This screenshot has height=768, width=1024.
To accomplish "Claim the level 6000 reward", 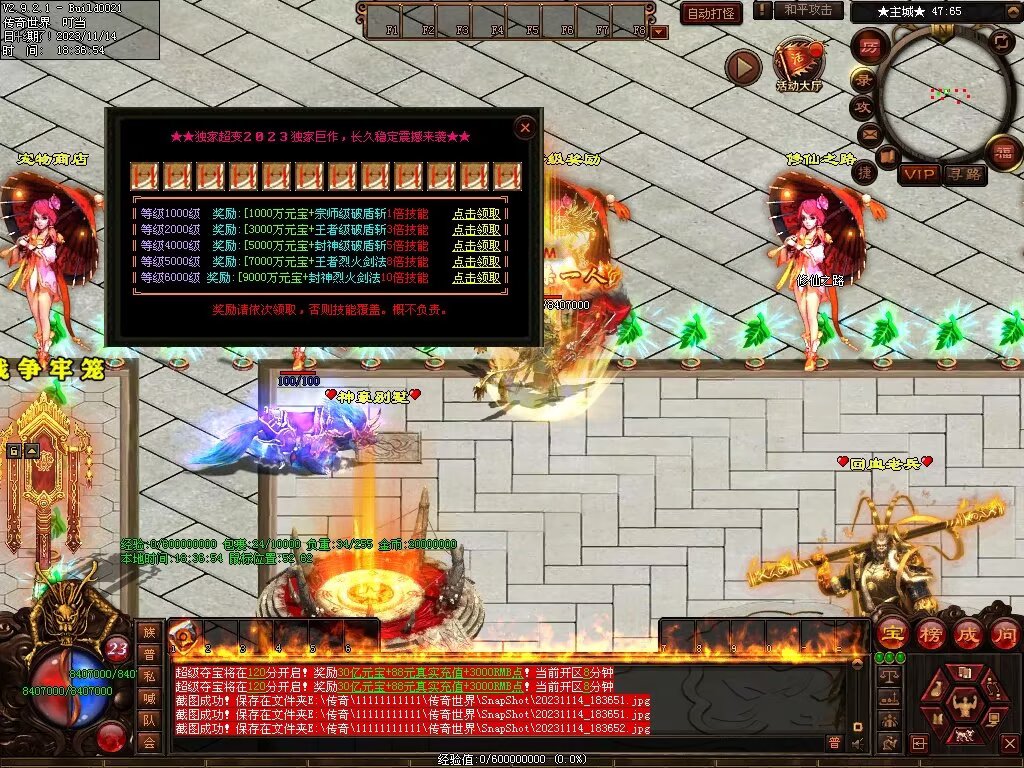I will click(476, 278).
